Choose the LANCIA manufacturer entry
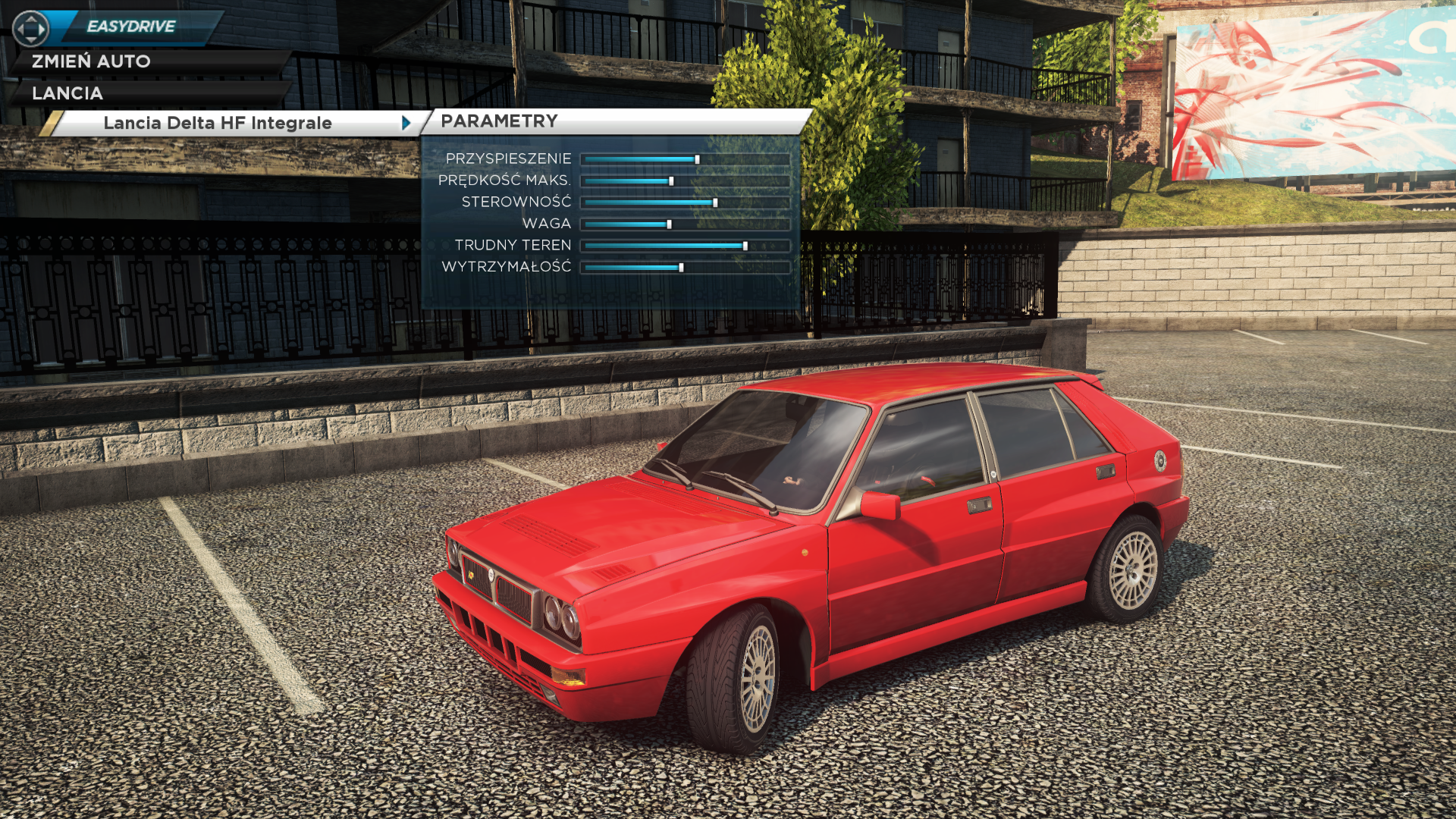This screenshot has height=819, width=1456. tap(67, 93)
